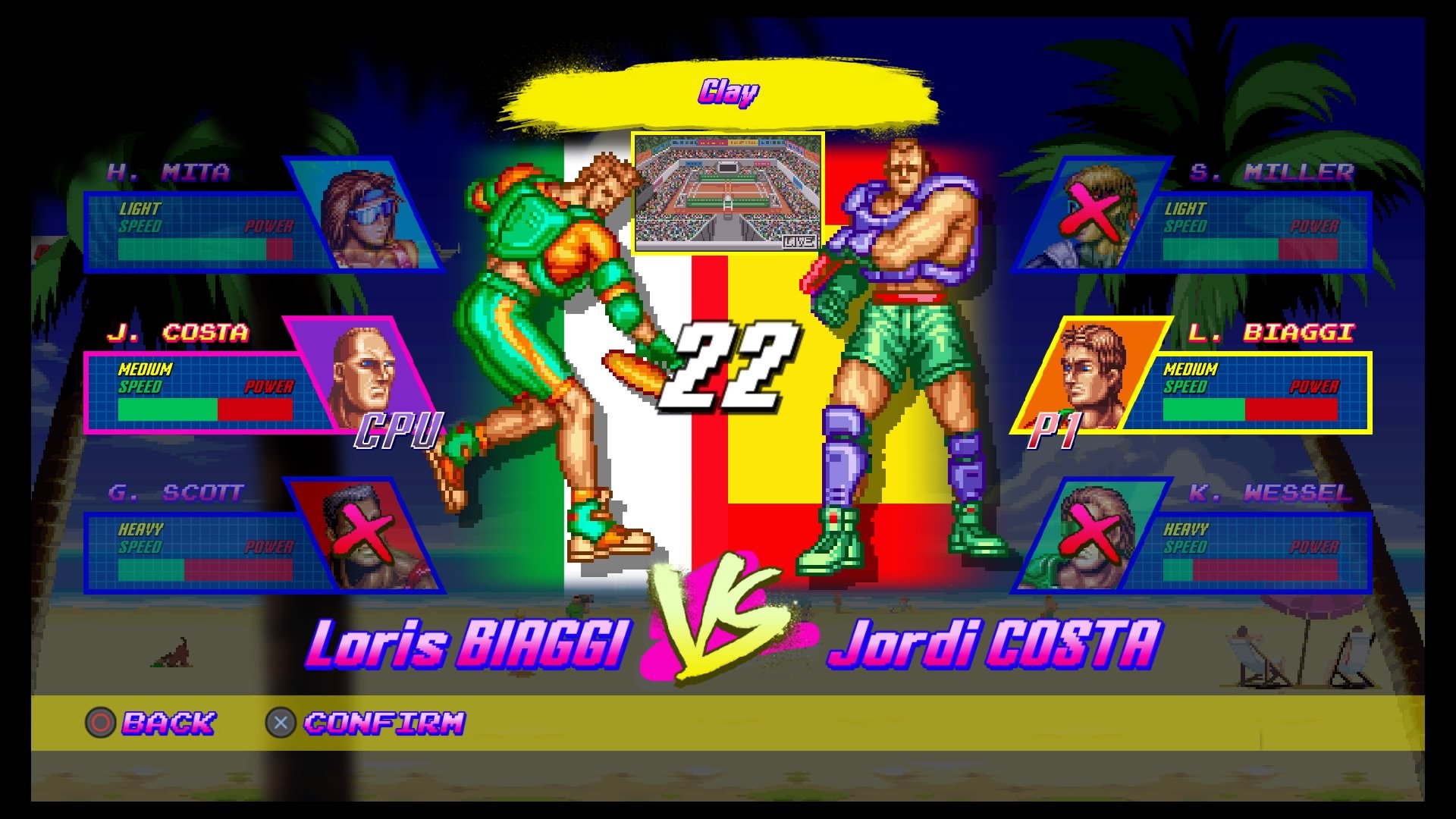Click the BACK button
The width and height of the screenshot is (1456, 819).
168,723
